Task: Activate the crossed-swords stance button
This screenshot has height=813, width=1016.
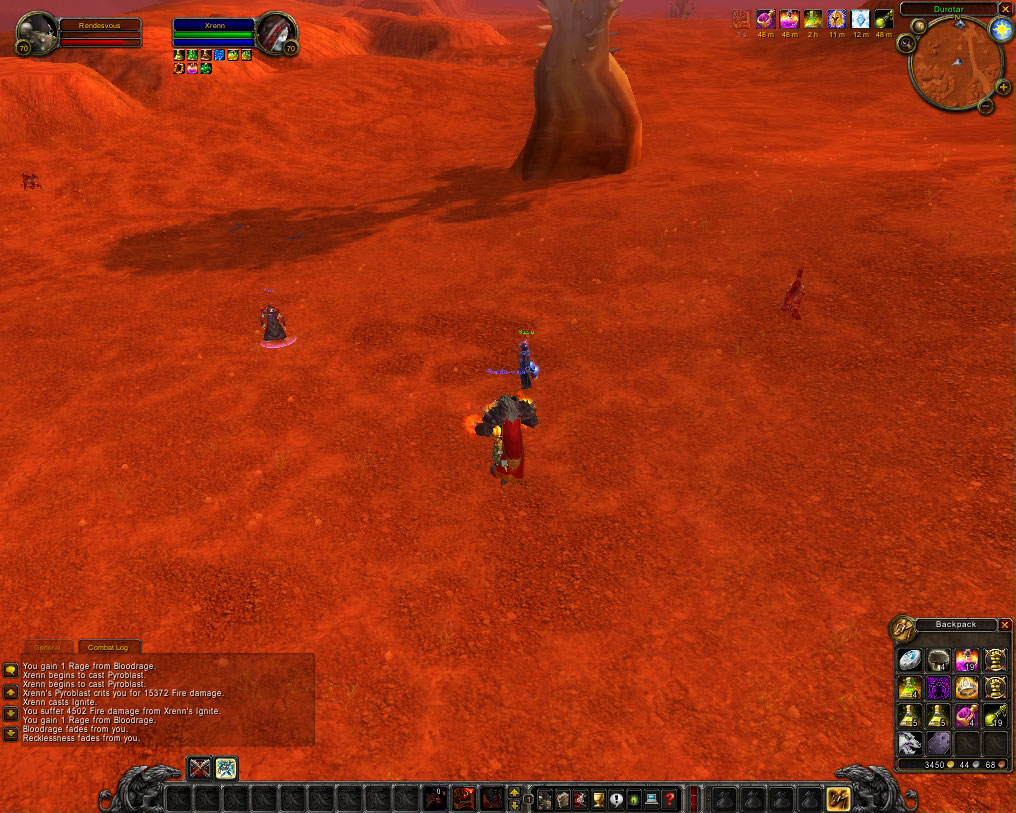Action: (200, 768)
